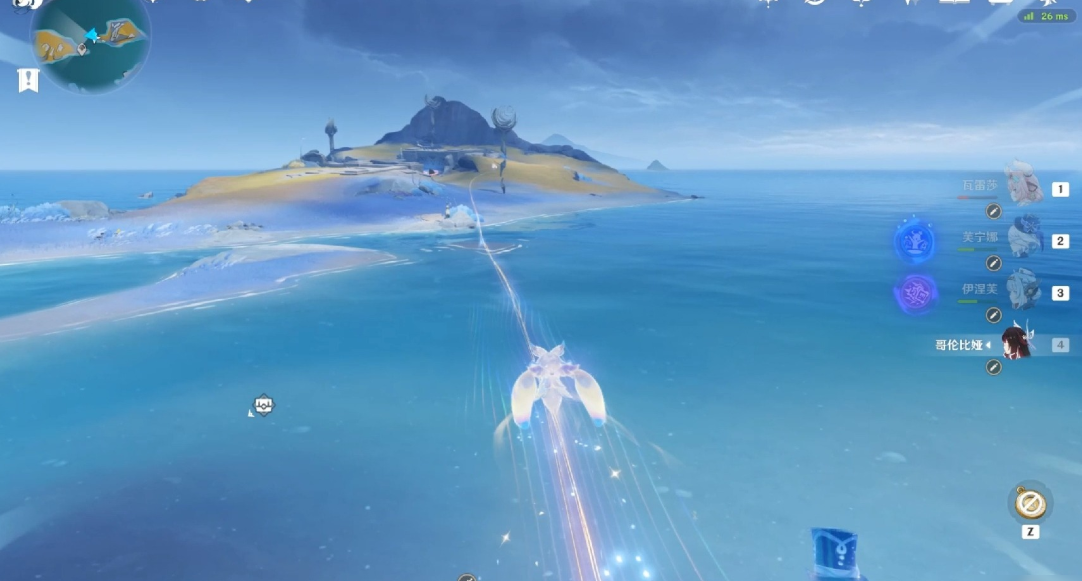Select active character 哥伦比娅
The image size is (1082, 581).
pos(1015,344)
